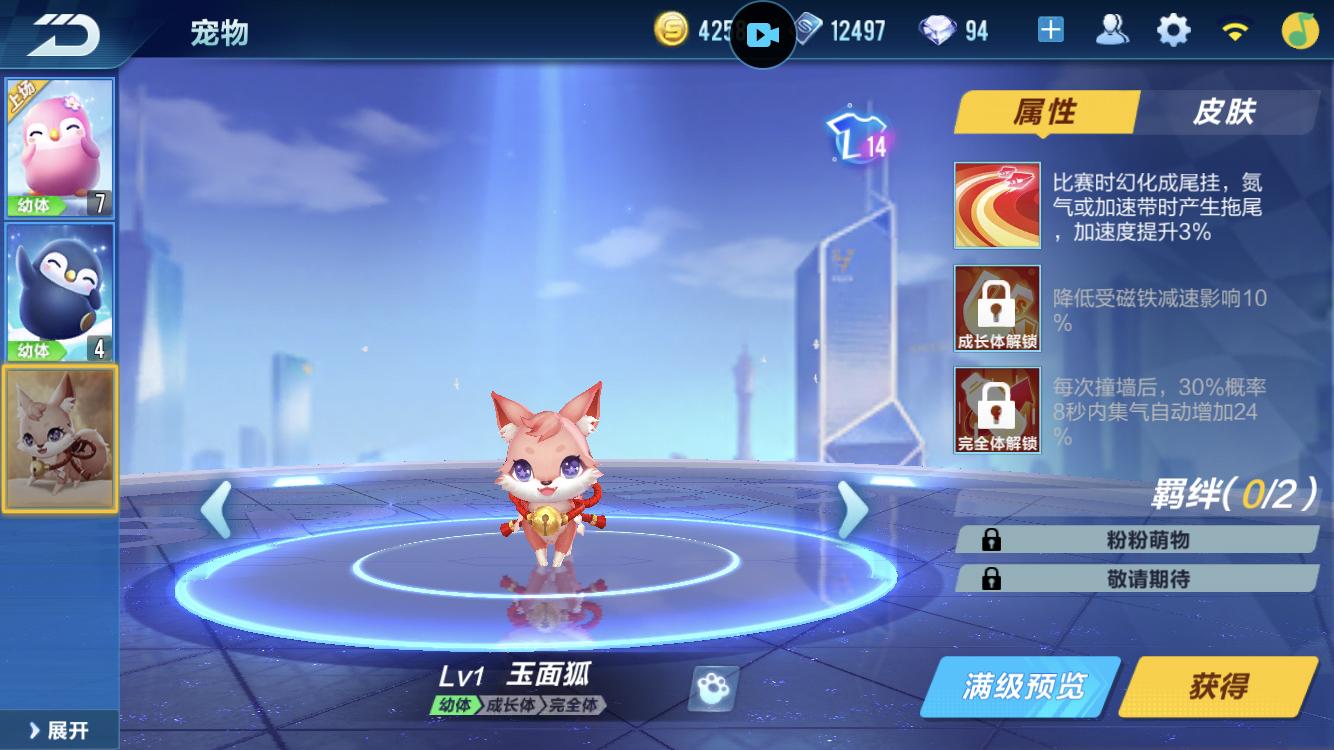
Task: Select the penguin pet thumbnail
Action: (60, 290)
